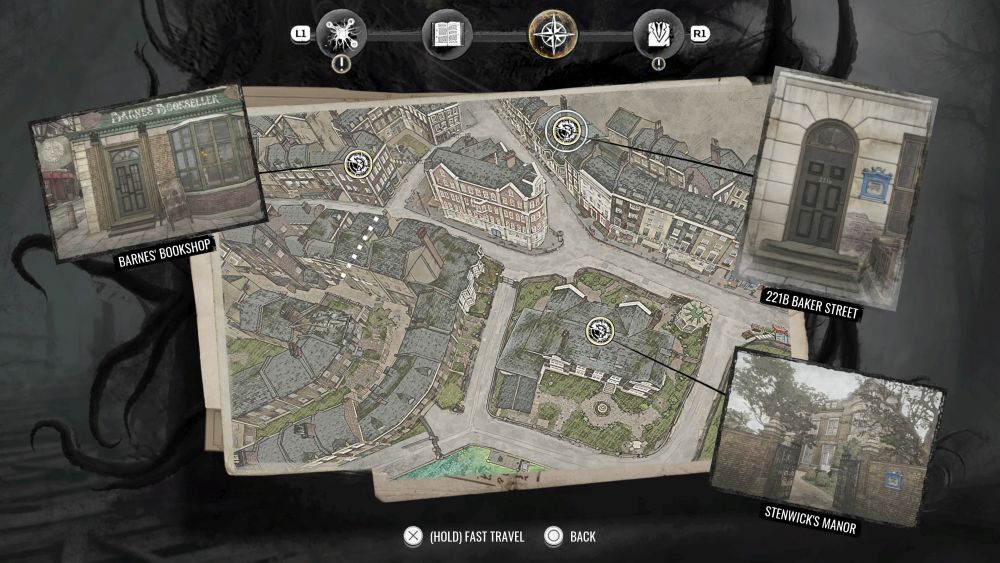The height and width of the screenshot is (563, 1000).
Task: Select the compass map tab
Action: [x=553, y=35]
